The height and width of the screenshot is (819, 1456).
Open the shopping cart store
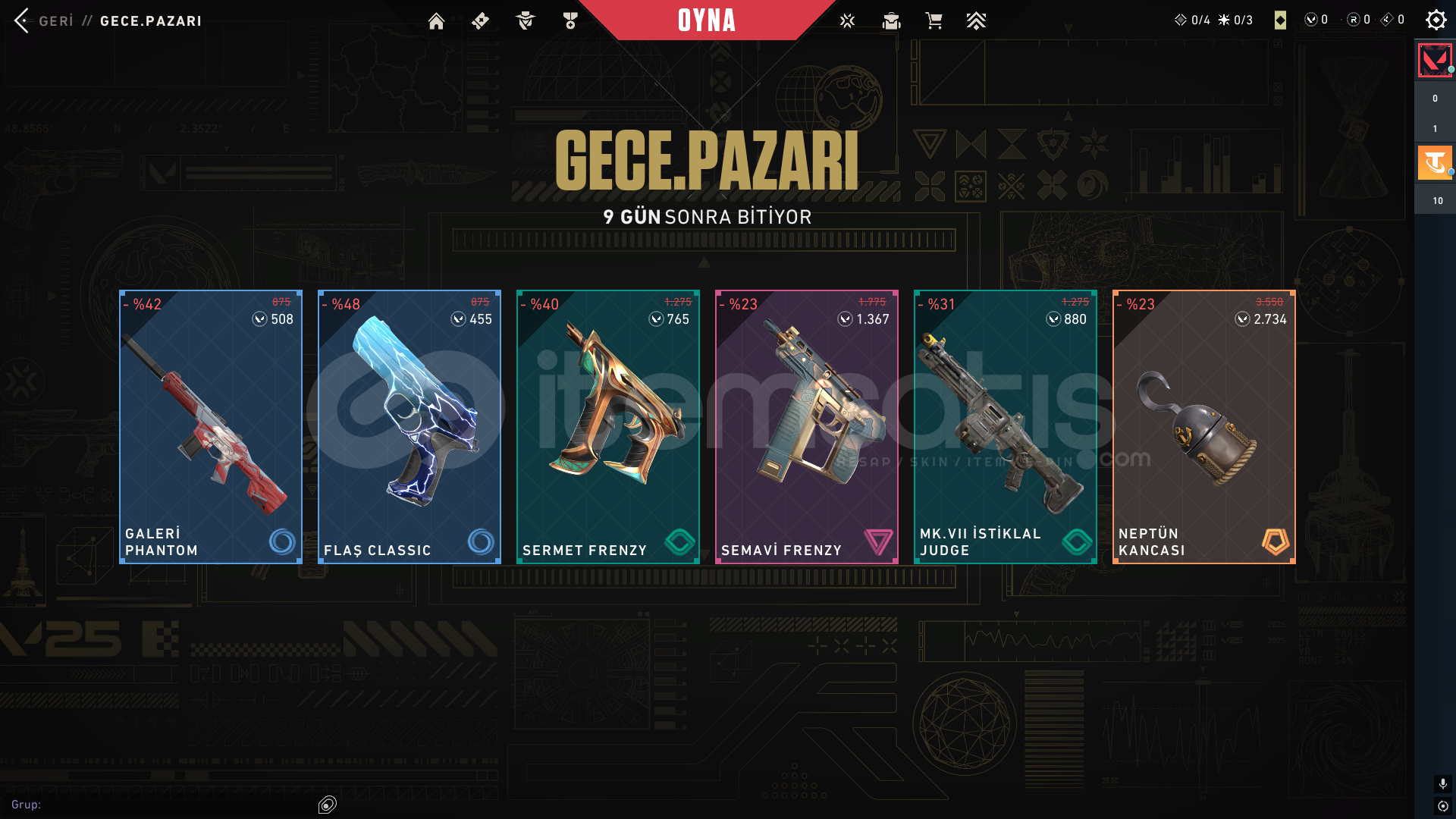[x=934, y=21]
